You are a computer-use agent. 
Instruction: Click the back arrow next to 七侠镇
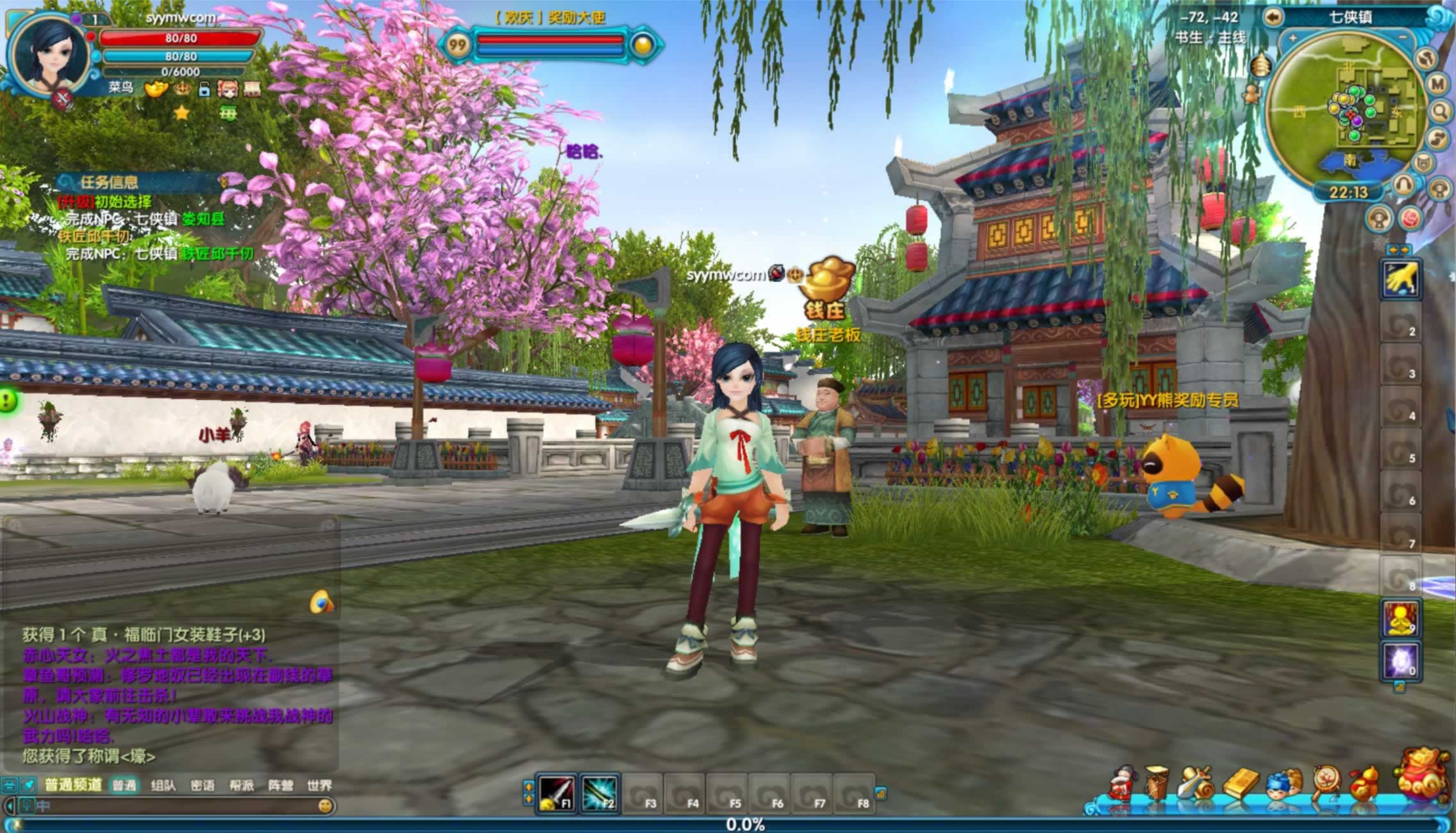pos(1273,17)
